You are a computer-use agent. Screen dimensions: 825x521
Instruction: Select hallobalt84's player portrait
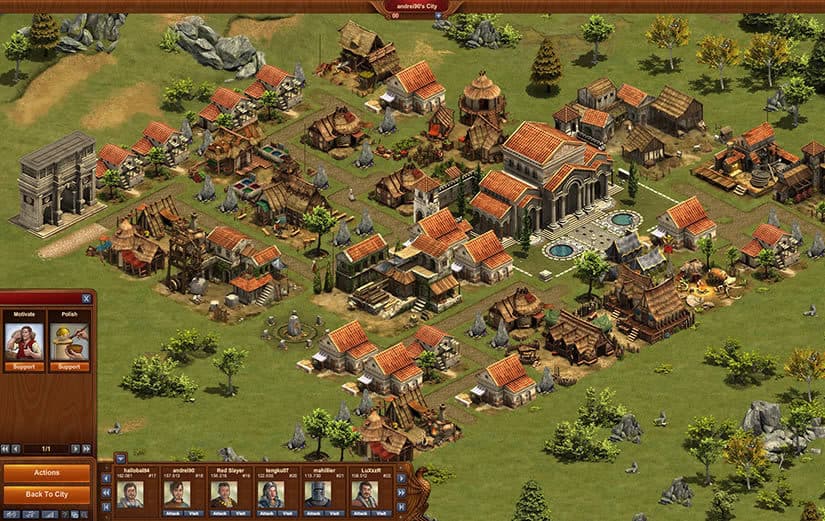(130, 493)
